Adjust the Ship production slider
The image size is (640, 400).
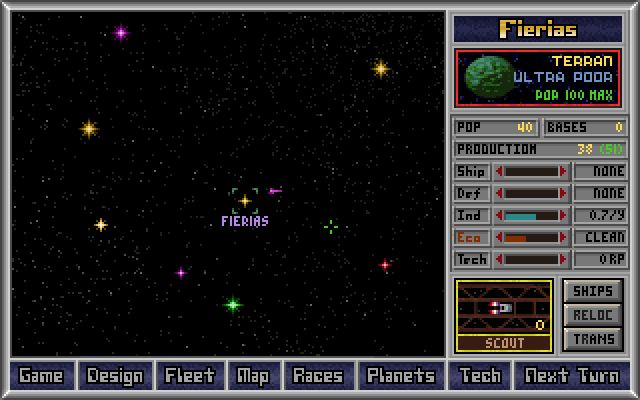coord(531,171)
